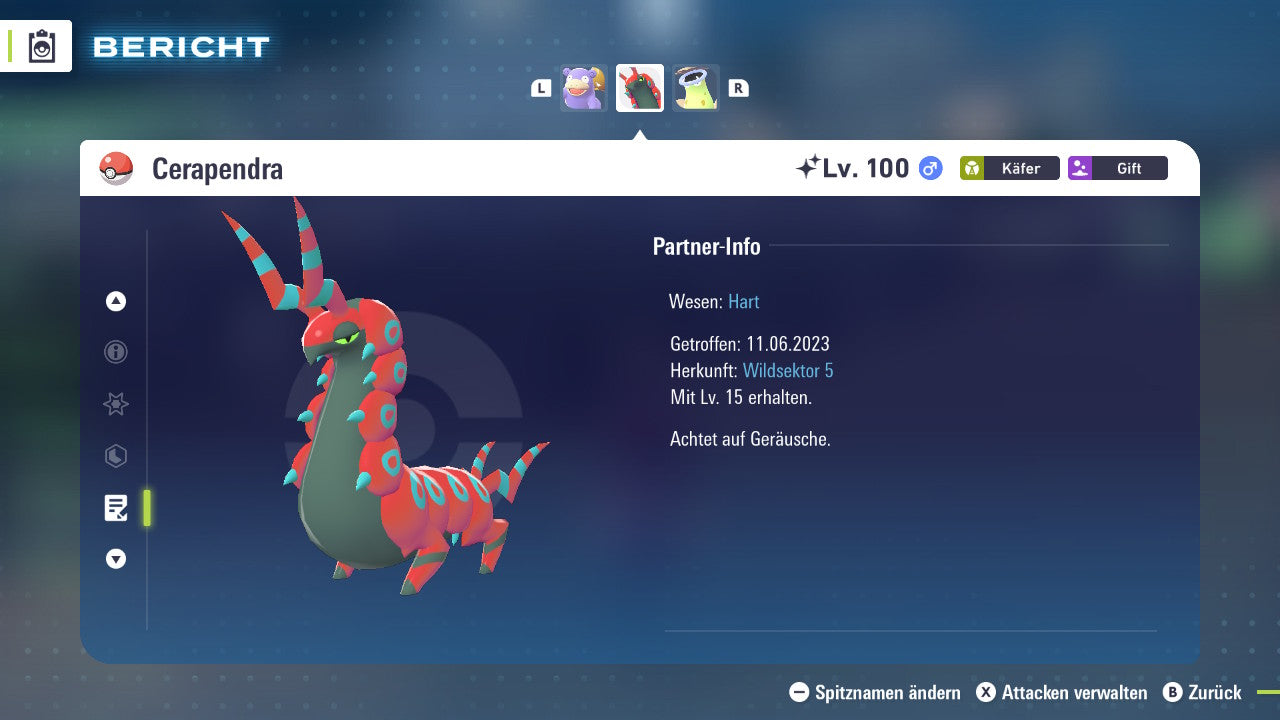Click the up arrow to switch page
This screenshot has height=720, width=1280.
(115, 301)
